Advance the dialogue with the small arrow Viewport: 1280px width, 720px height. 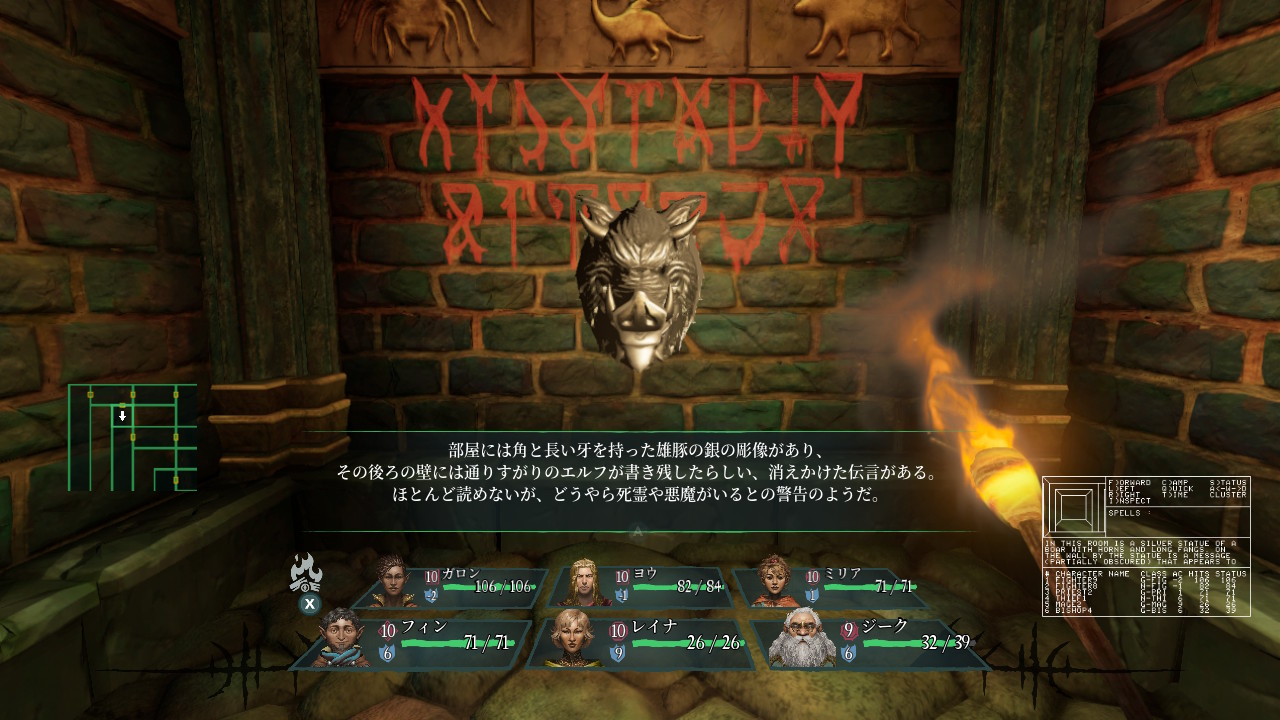tap(638, 531)
